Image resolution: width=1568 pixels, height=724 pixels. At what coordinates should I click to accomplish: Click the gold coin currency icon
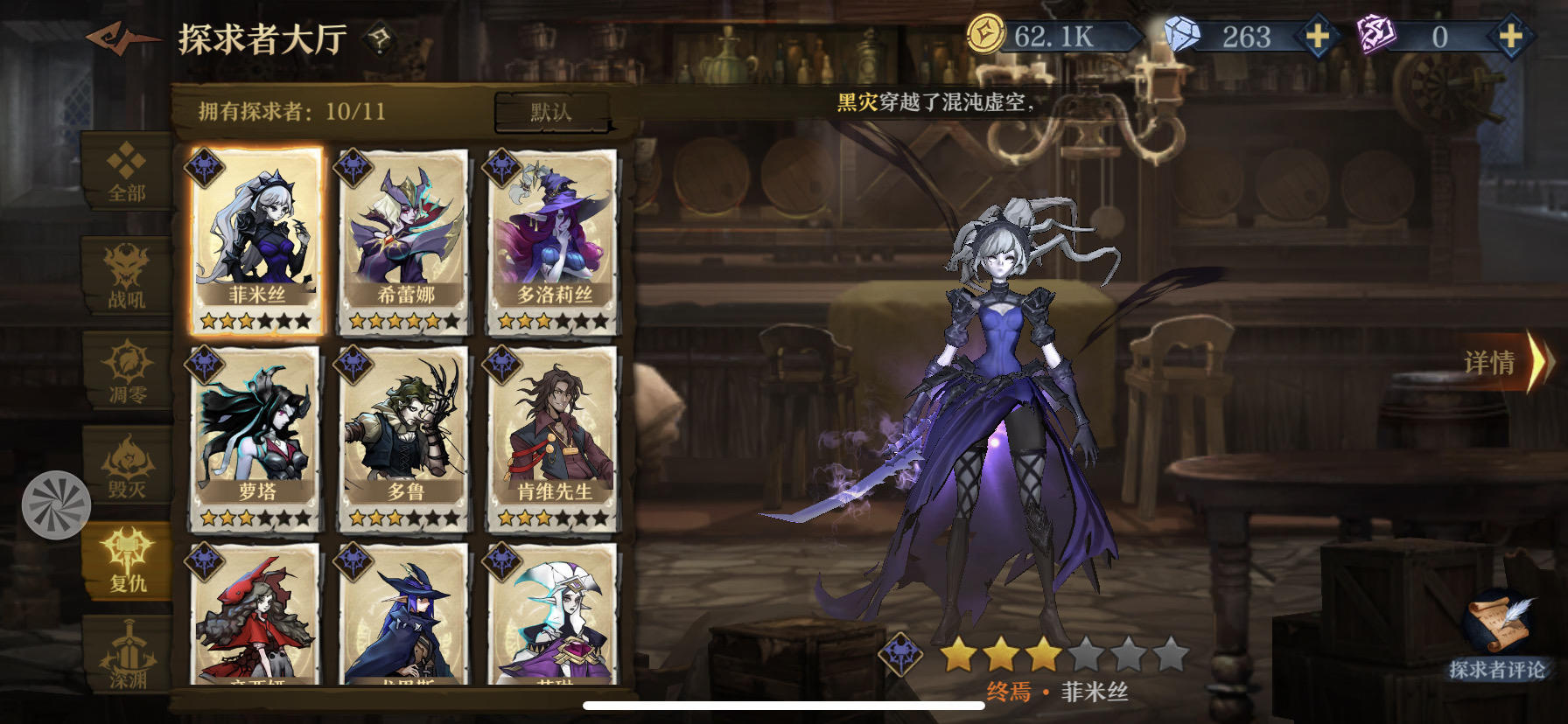(x=983, y=33)
